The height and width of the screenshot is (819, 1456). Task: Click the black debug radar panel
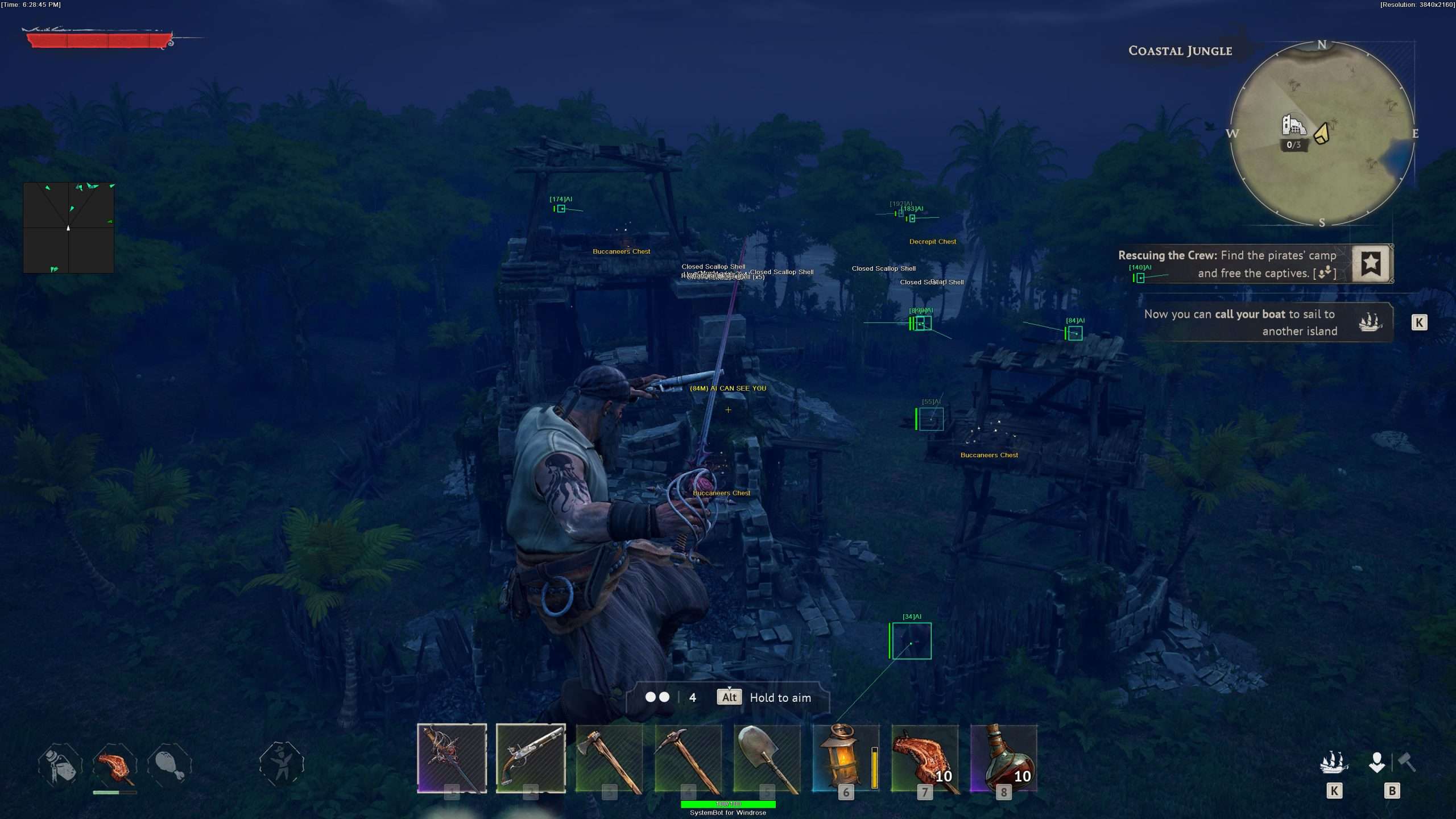69,227
